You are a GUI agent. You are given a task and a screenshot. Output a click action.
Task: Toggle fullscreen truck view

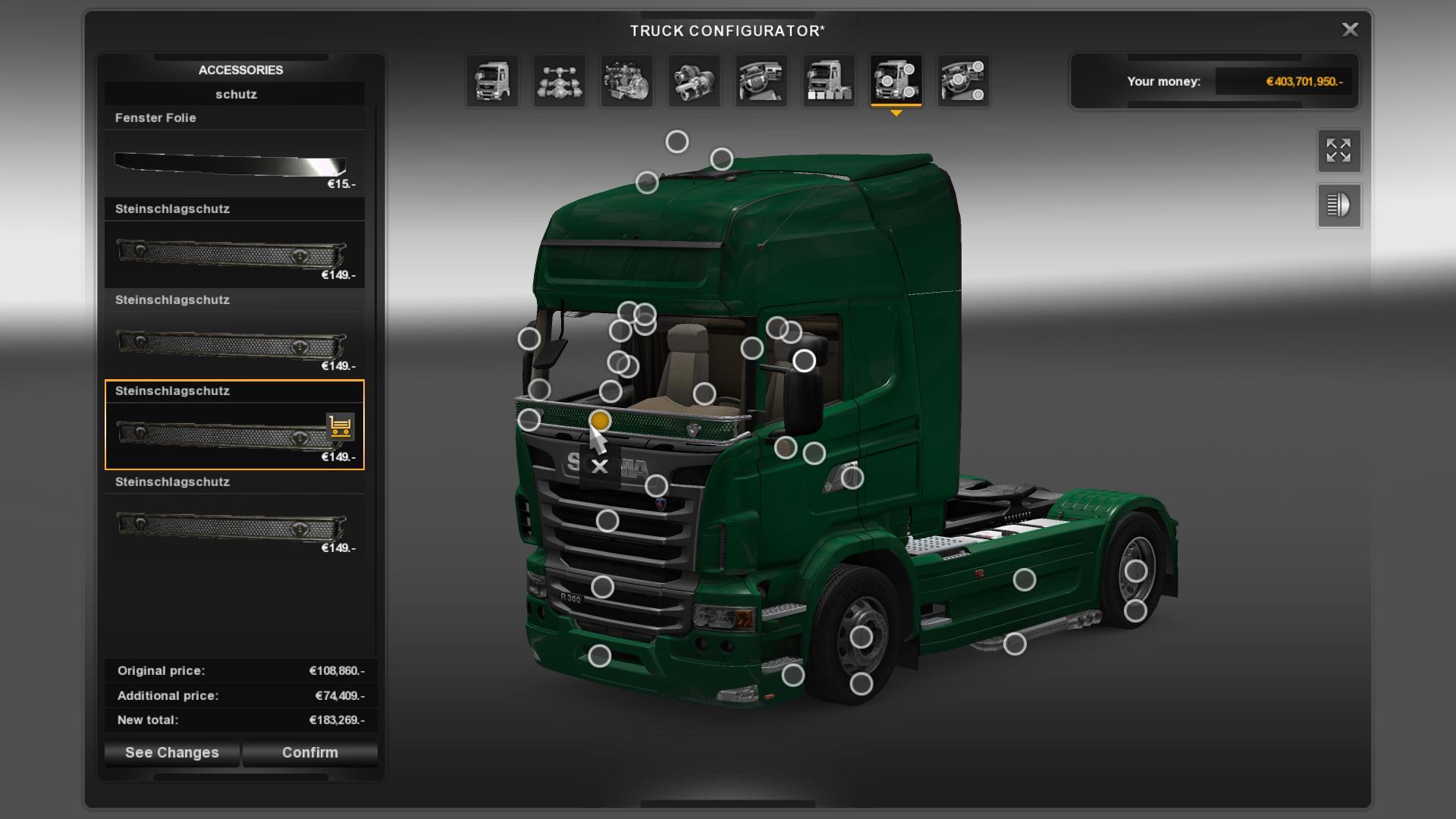pos(1338,150)
